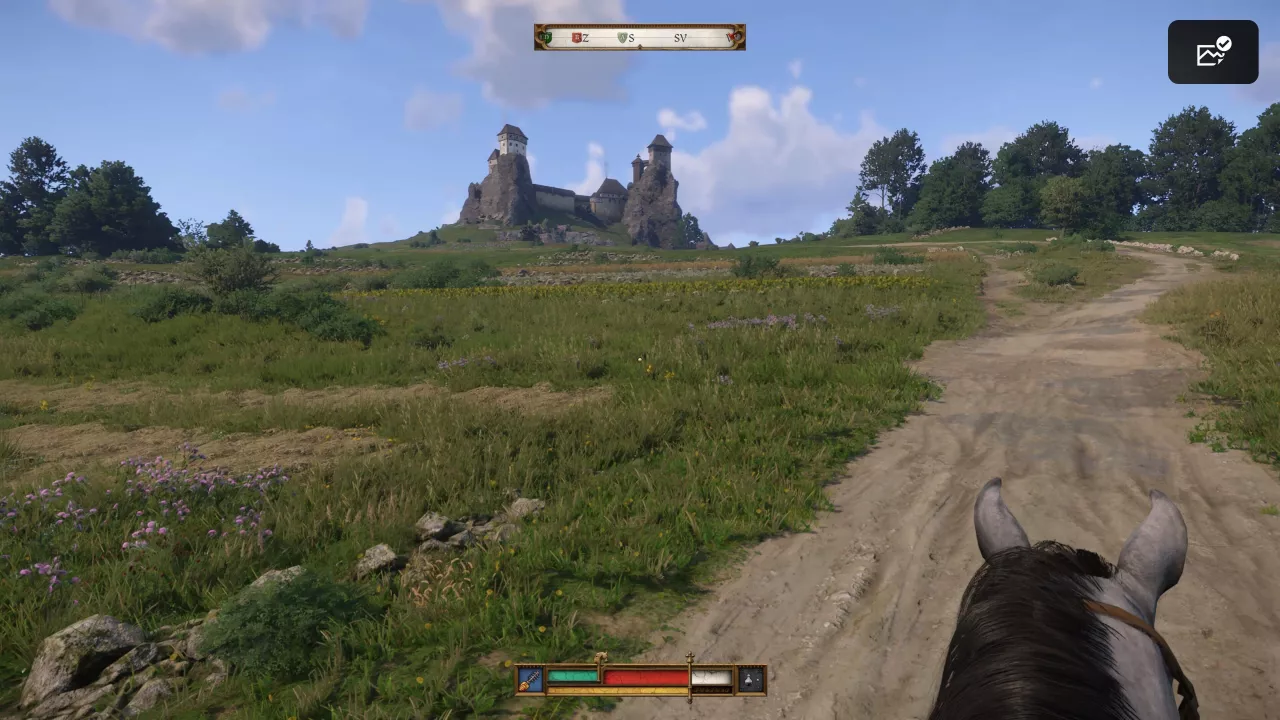Click the decorative hook atop the stamina bar
Viewport: 1280px width, 720px height.
(x=600, y=657)
